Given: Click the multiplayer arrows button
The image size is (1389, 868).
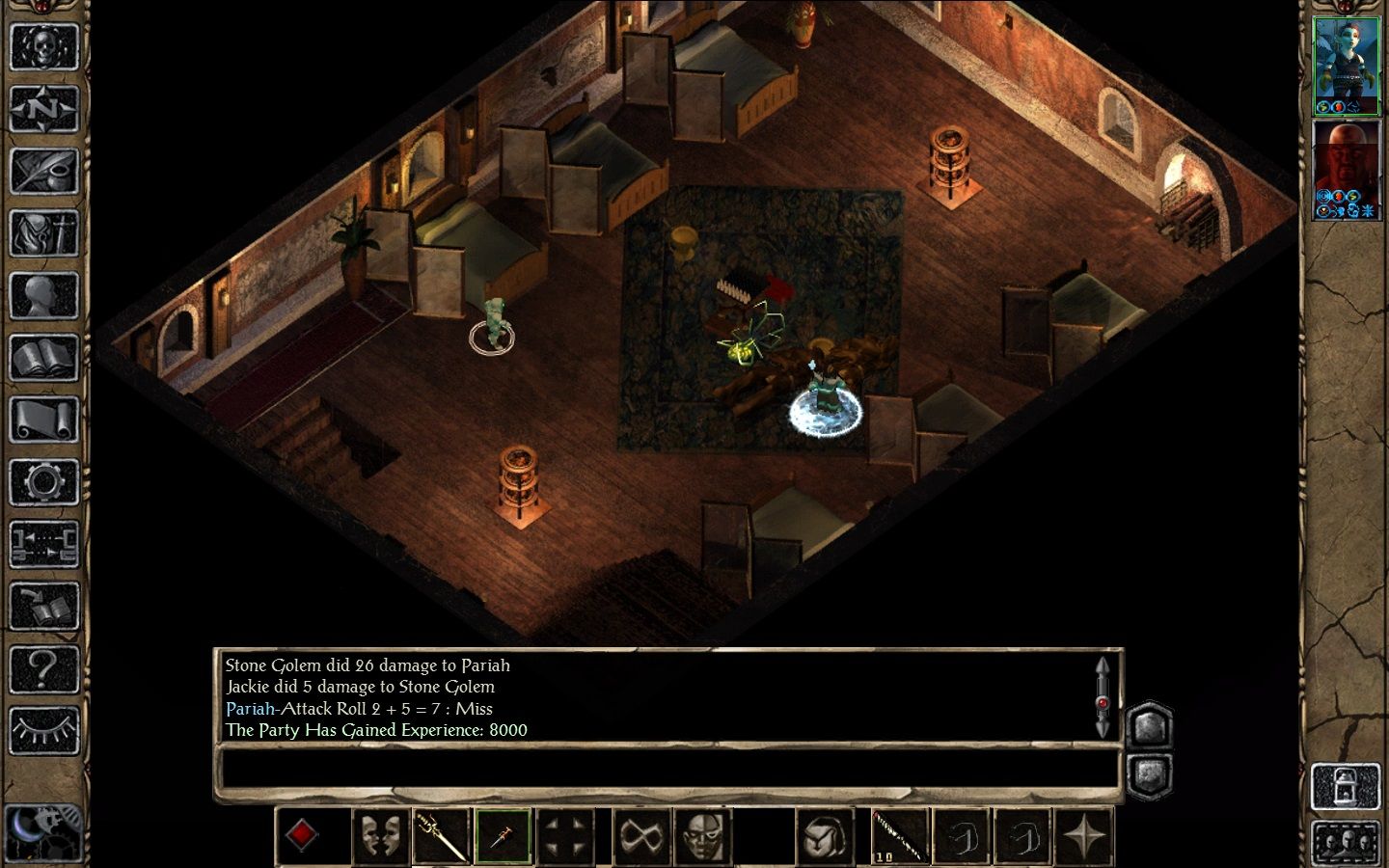Looking at the screenshot, I should [43, 543].
